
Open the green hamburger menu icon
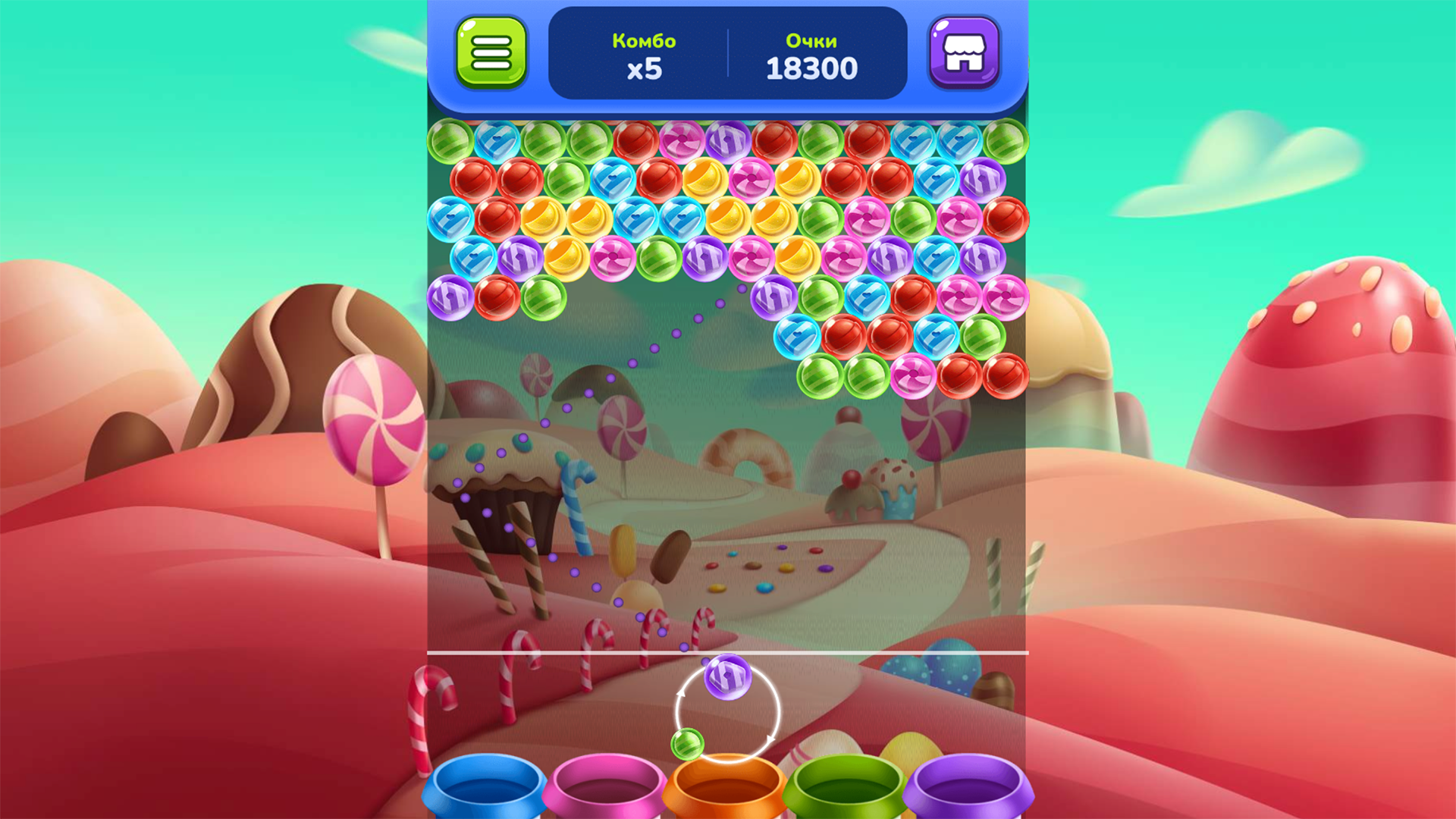click(490, 53)
